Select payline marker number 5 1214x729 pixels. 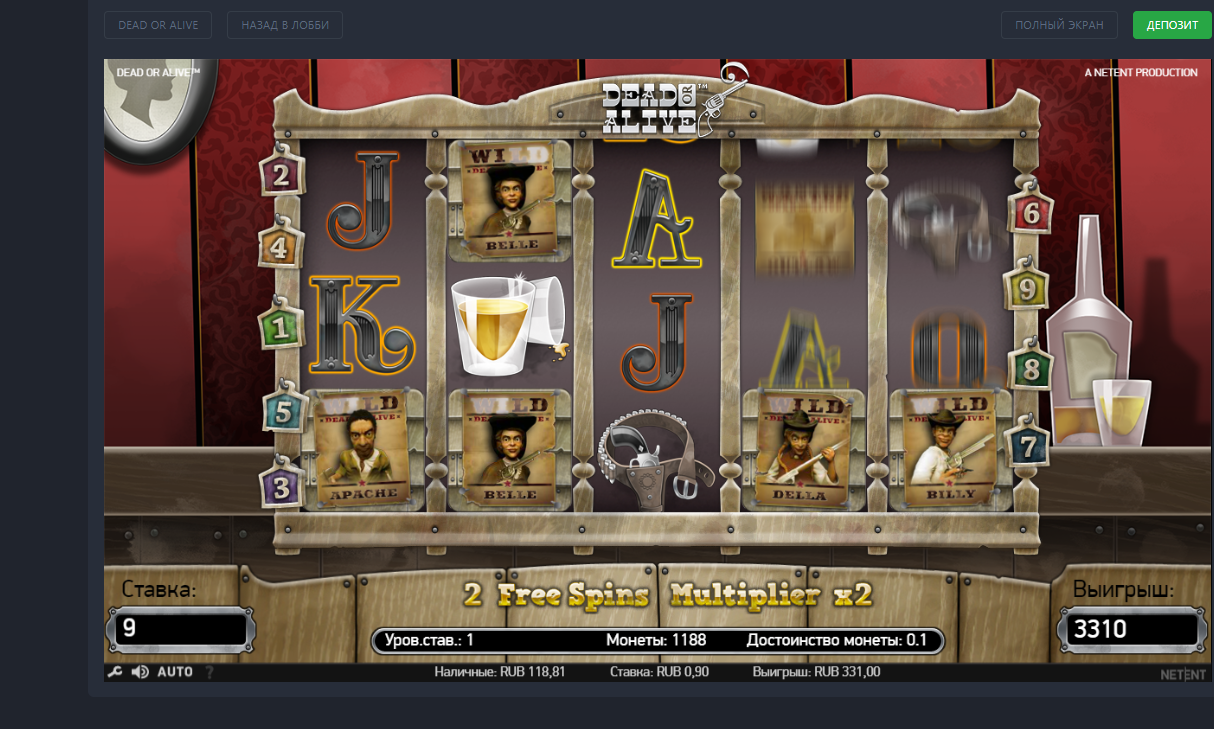pyautogui.click(x=284, y=411)
